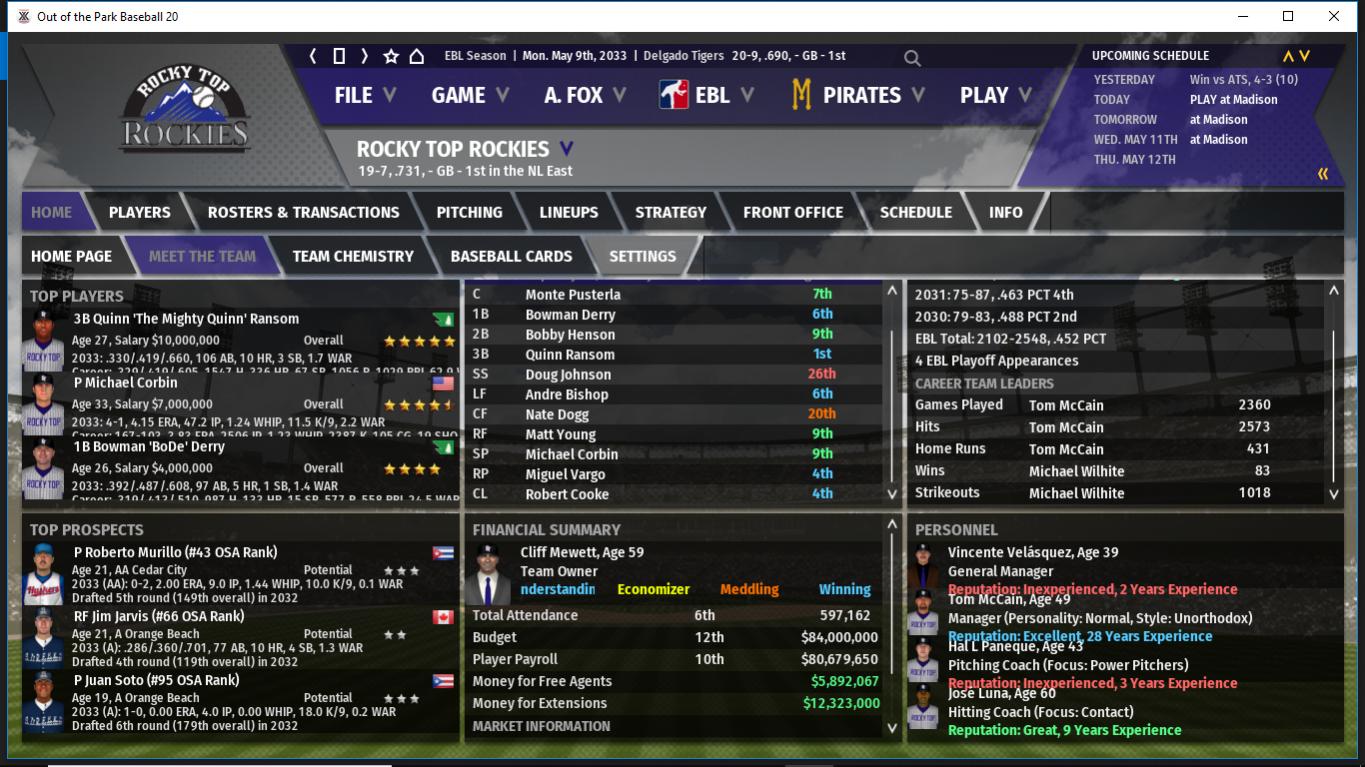Image resolution: width=1365 pixels, height=767 pixels.
Task: Open the PIRATES team menu
Action: (858, 95)
